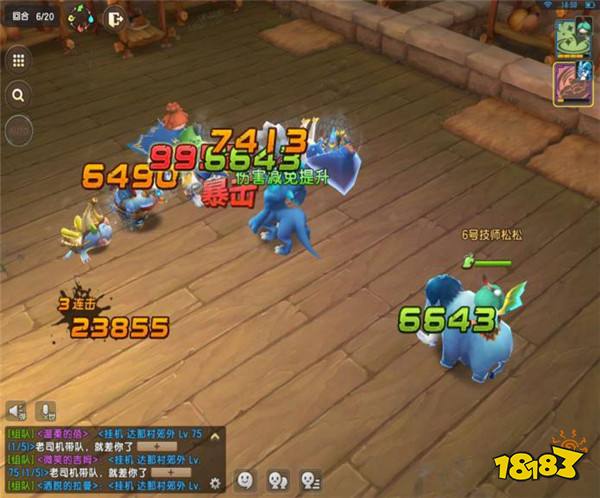This screenshot has width=600, height=498.
Task: Click the dimmed round auto button
Action: click(19, 130)
